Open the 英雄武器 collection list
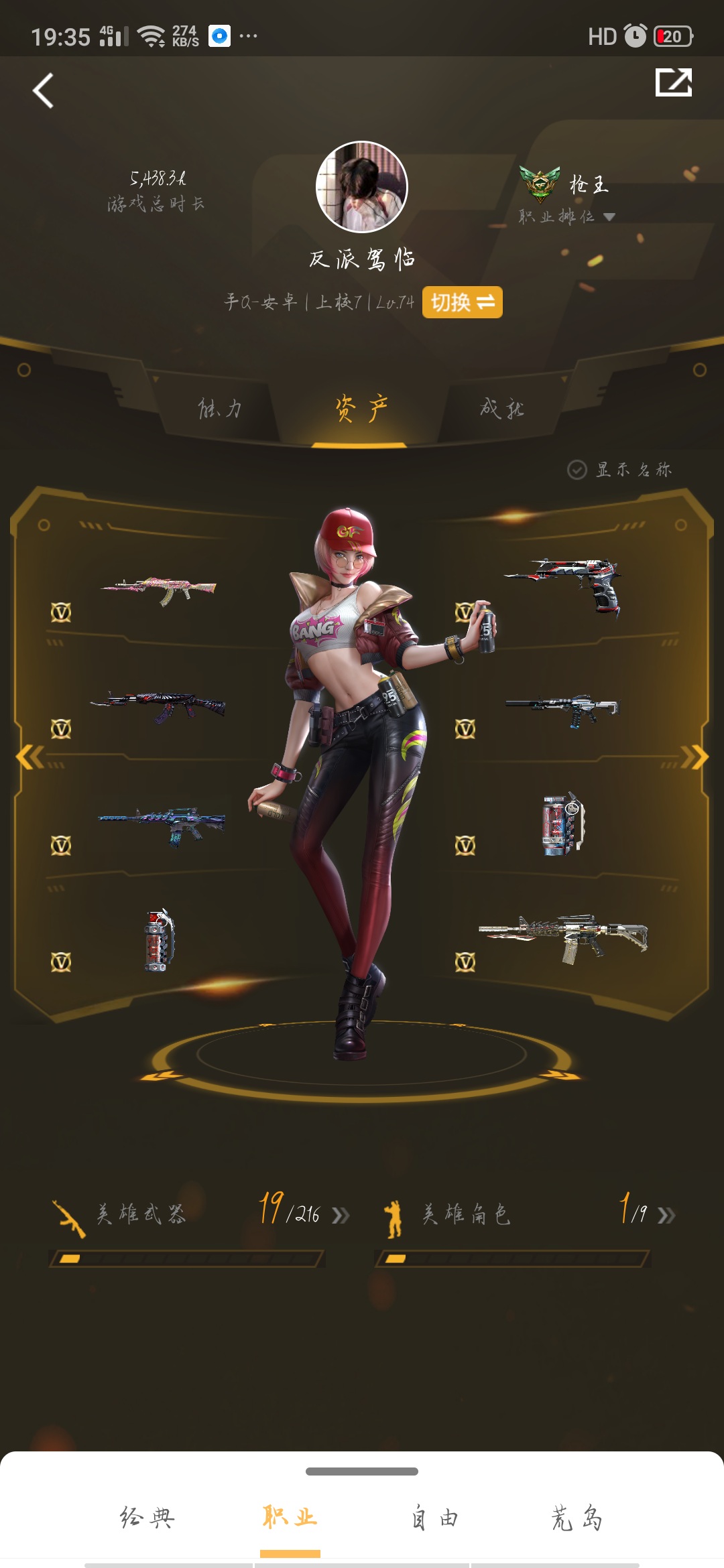The height and width of the screenshot is (1568, 724). tap(201, 1214)
